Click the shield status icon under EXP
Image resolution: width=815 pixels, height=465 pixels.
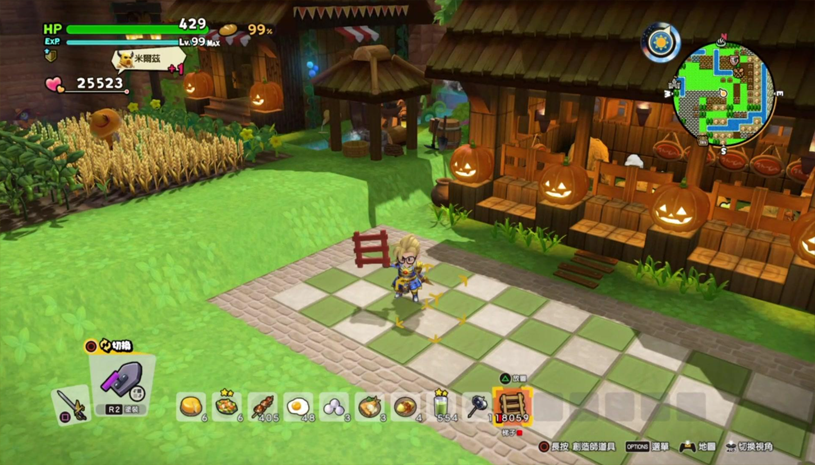(51, 56)
